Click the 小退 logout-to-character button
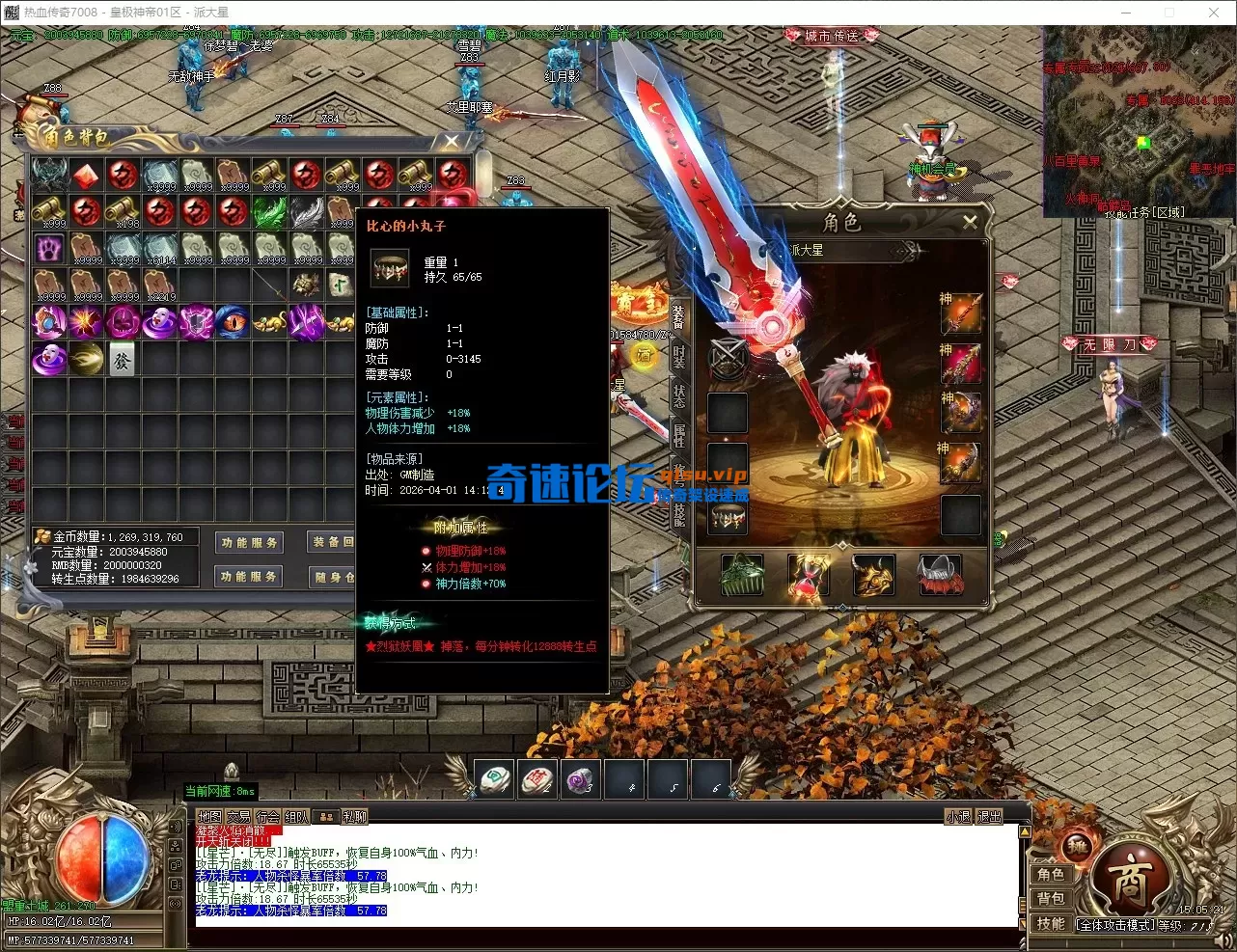This screenshot has width=1237, height=952. [x=958, y=817]
